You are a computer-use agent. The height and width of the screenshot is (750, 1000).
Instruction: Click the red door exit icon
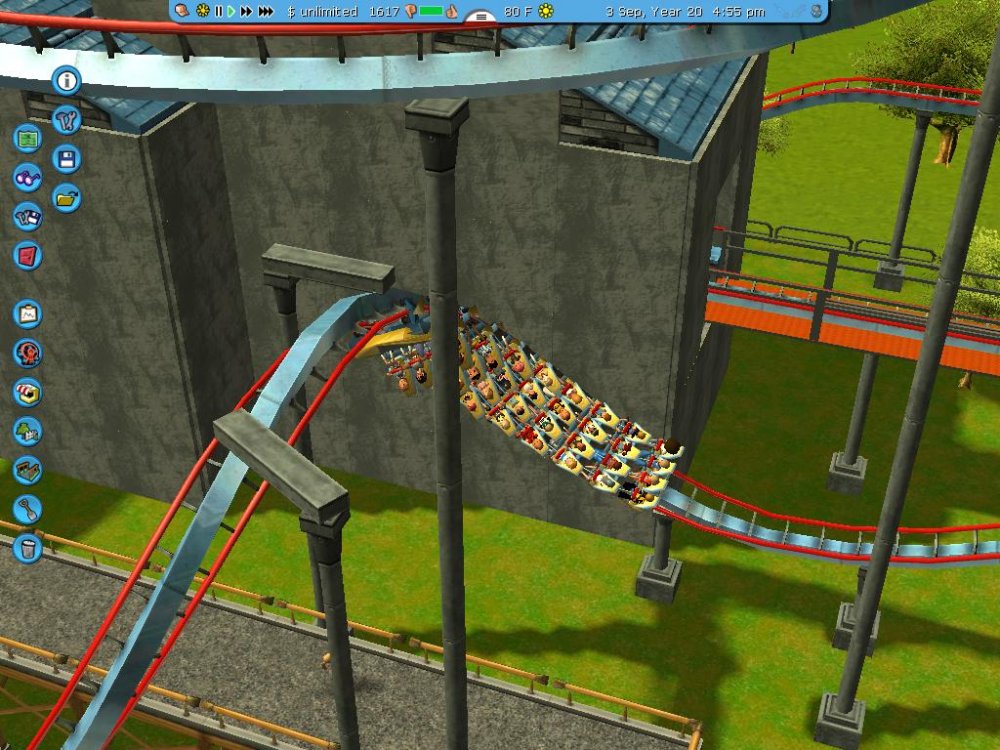(28, 255)
